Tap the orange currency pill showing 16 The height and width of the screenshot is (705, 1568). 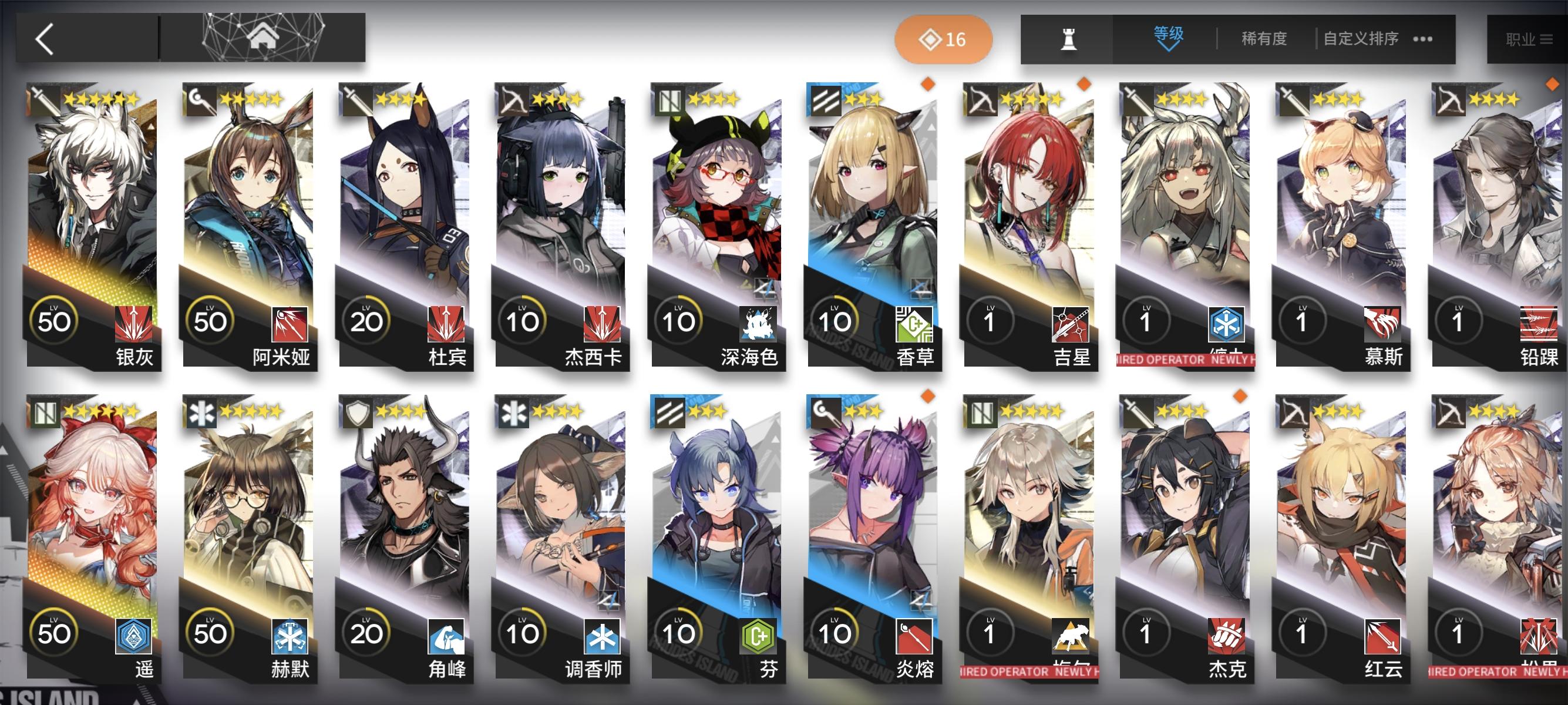click(943, 39)
